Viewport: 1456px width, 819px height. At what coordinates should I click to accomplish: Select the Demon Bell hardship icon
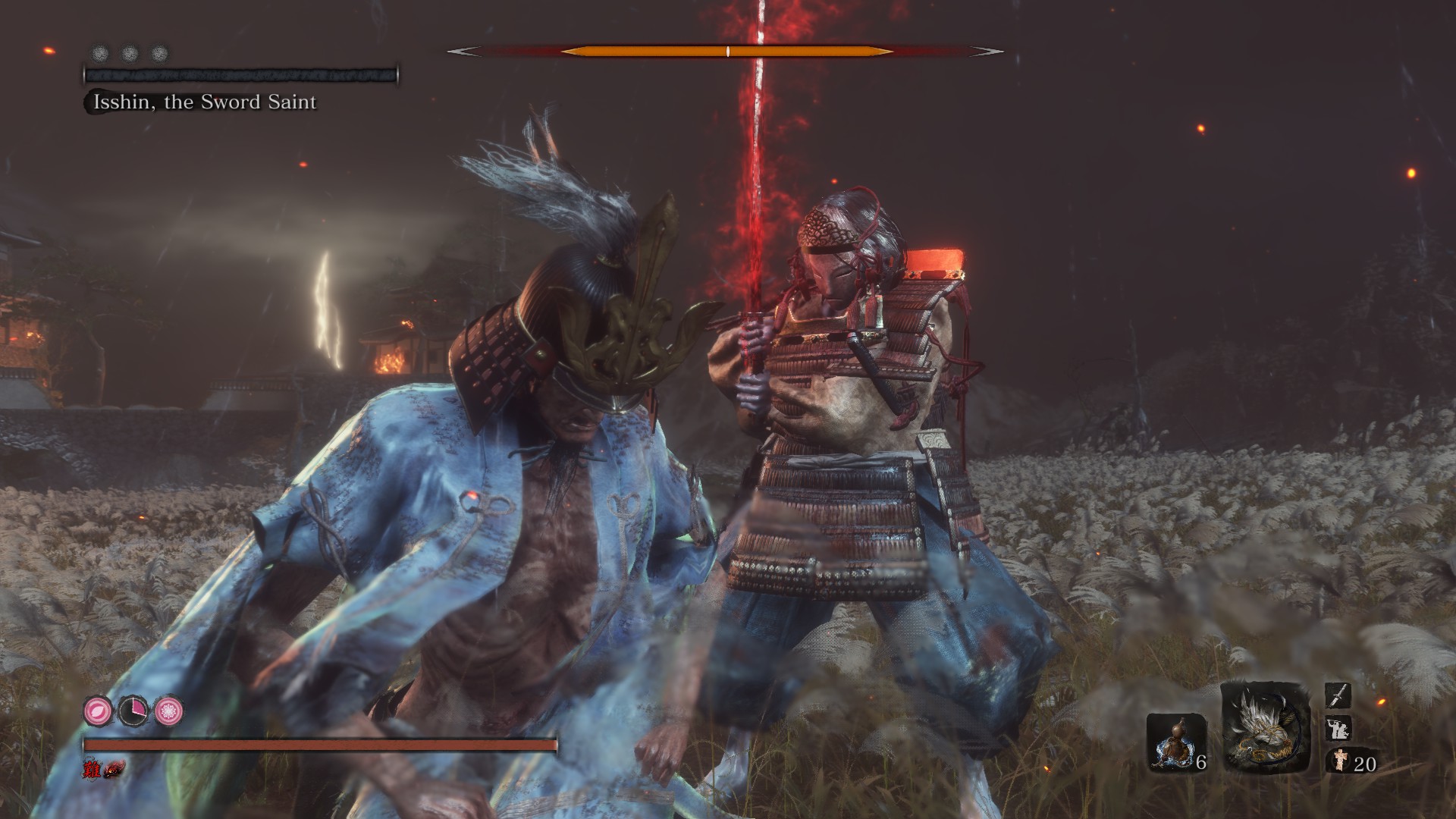(113, 768)
